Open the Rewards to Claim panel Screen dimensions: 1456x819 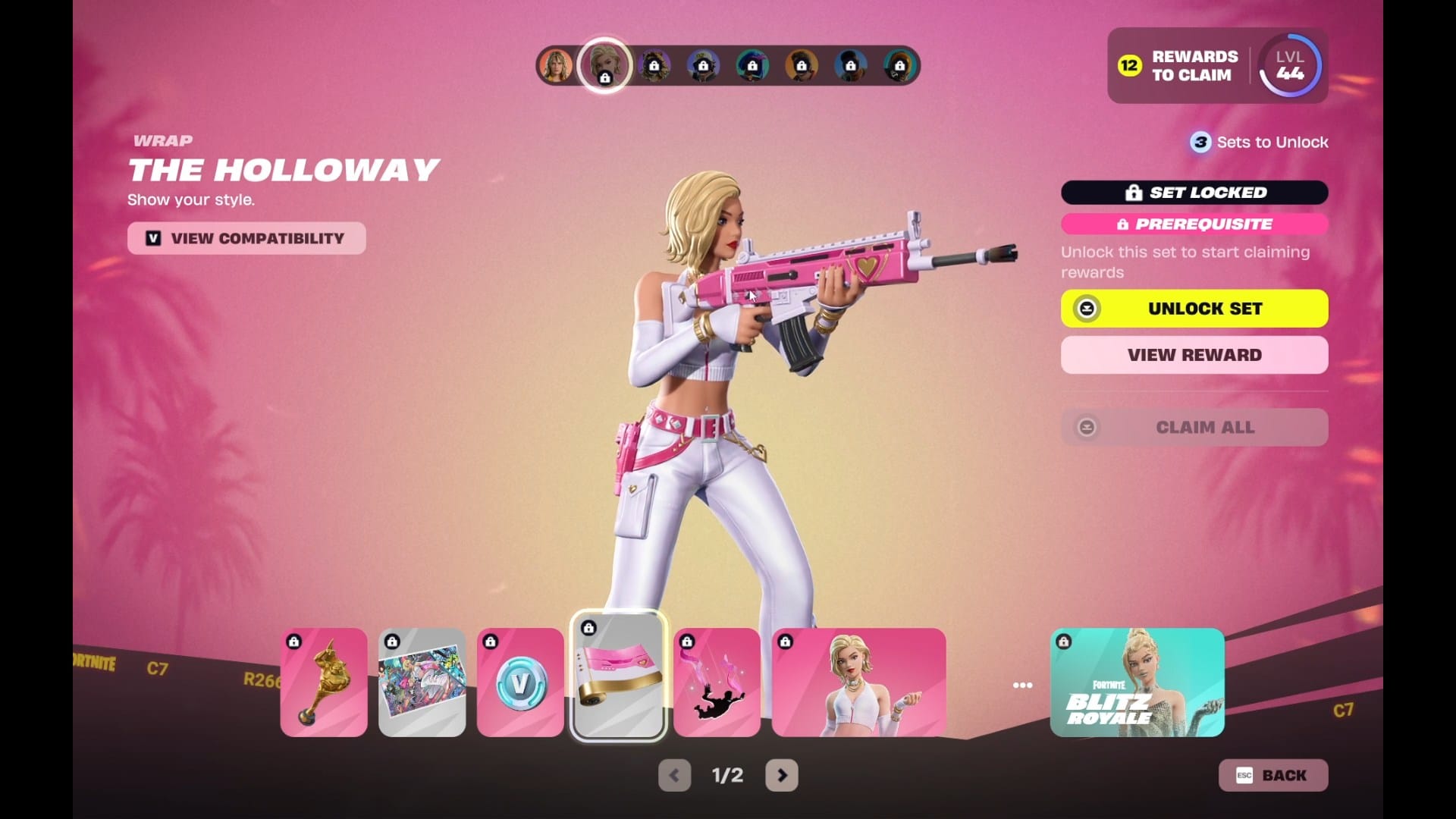pos(1179,66)
